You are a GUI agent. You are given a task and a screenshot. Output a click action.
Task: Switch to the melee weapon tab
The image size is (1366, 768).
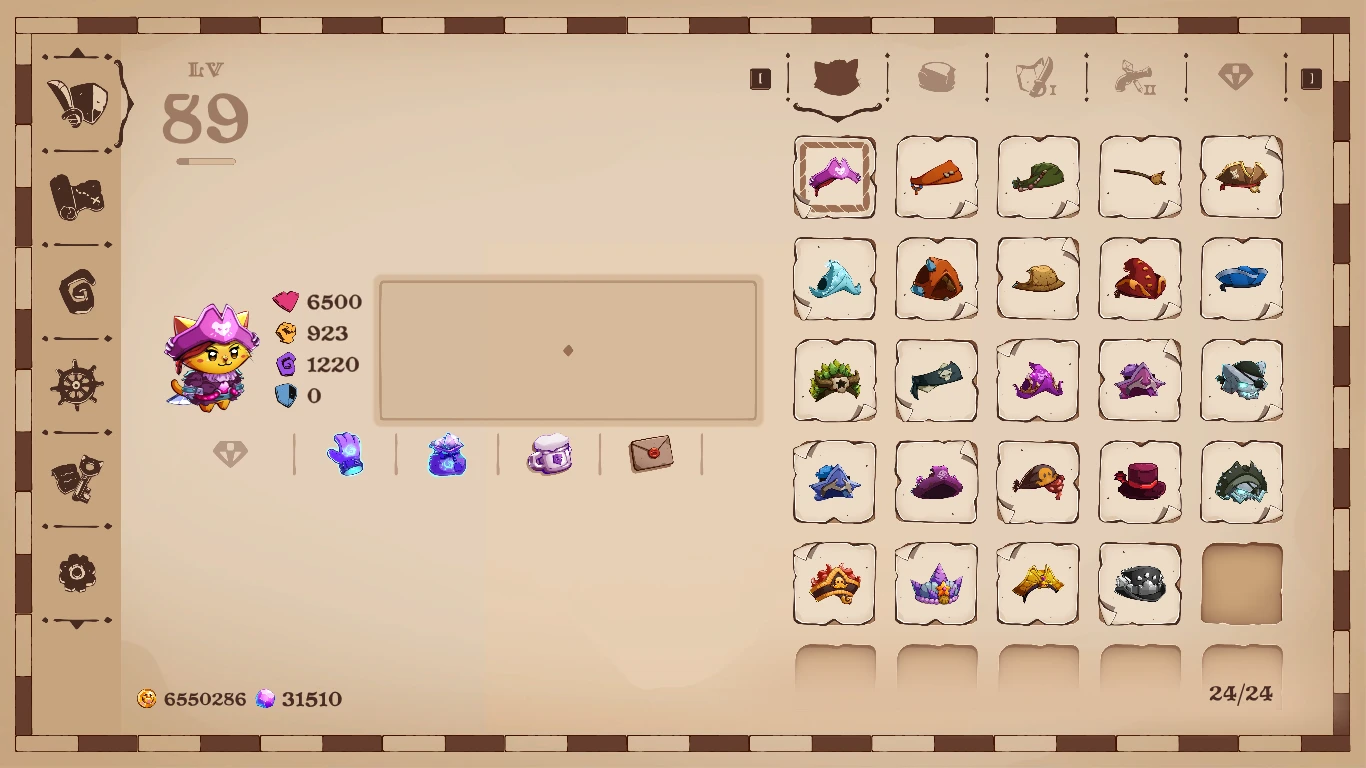pyautogui.click(x=1037, y=78)
